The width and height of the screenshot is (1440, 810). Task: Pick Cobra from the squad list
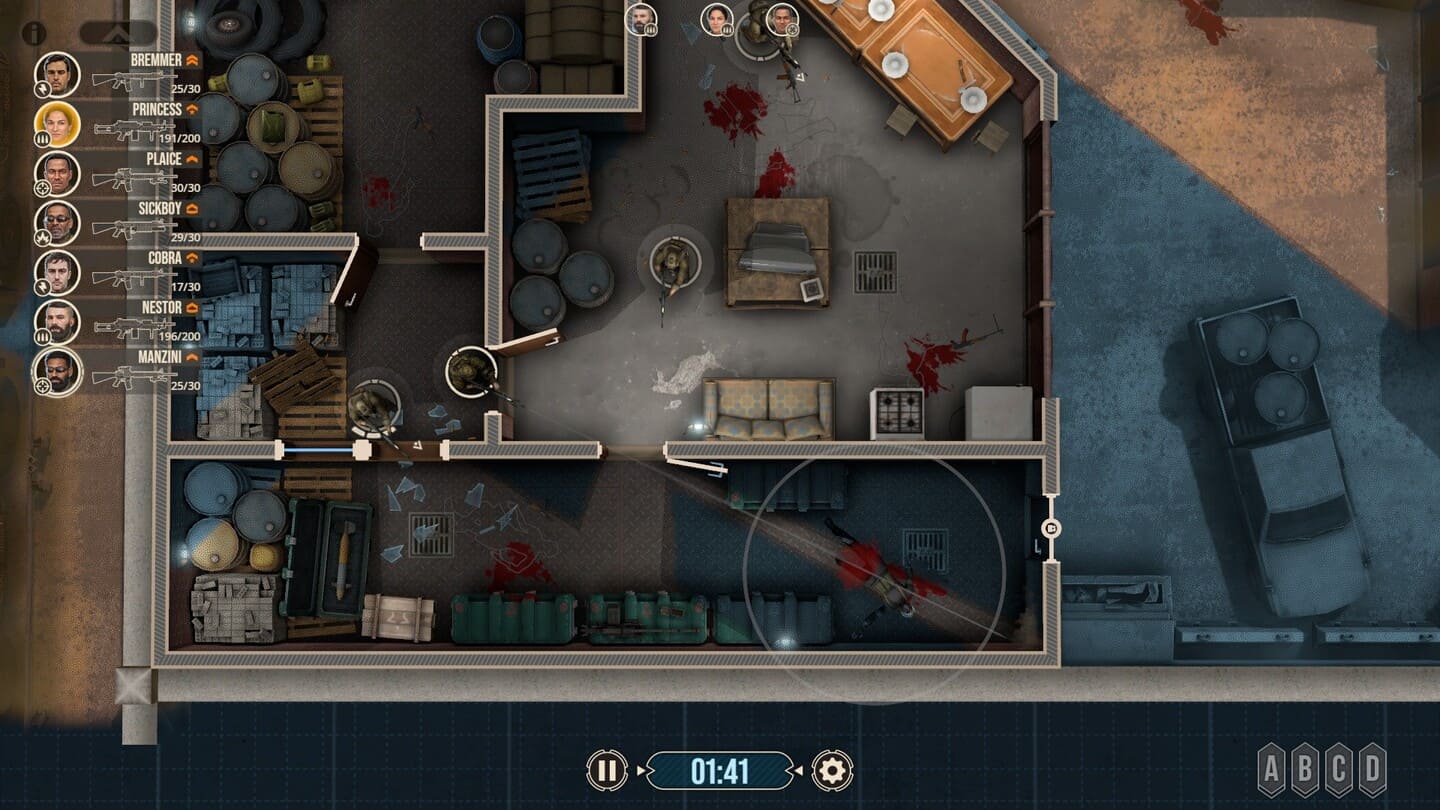tap(57, 273)
